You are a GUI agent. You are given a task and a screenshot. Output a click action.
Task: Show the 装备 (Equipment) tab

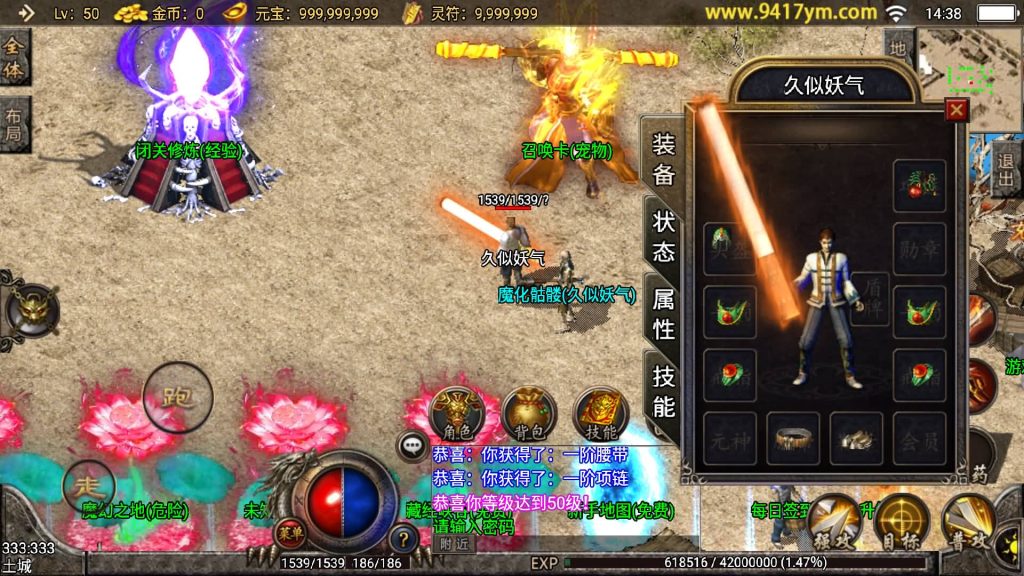663,159
